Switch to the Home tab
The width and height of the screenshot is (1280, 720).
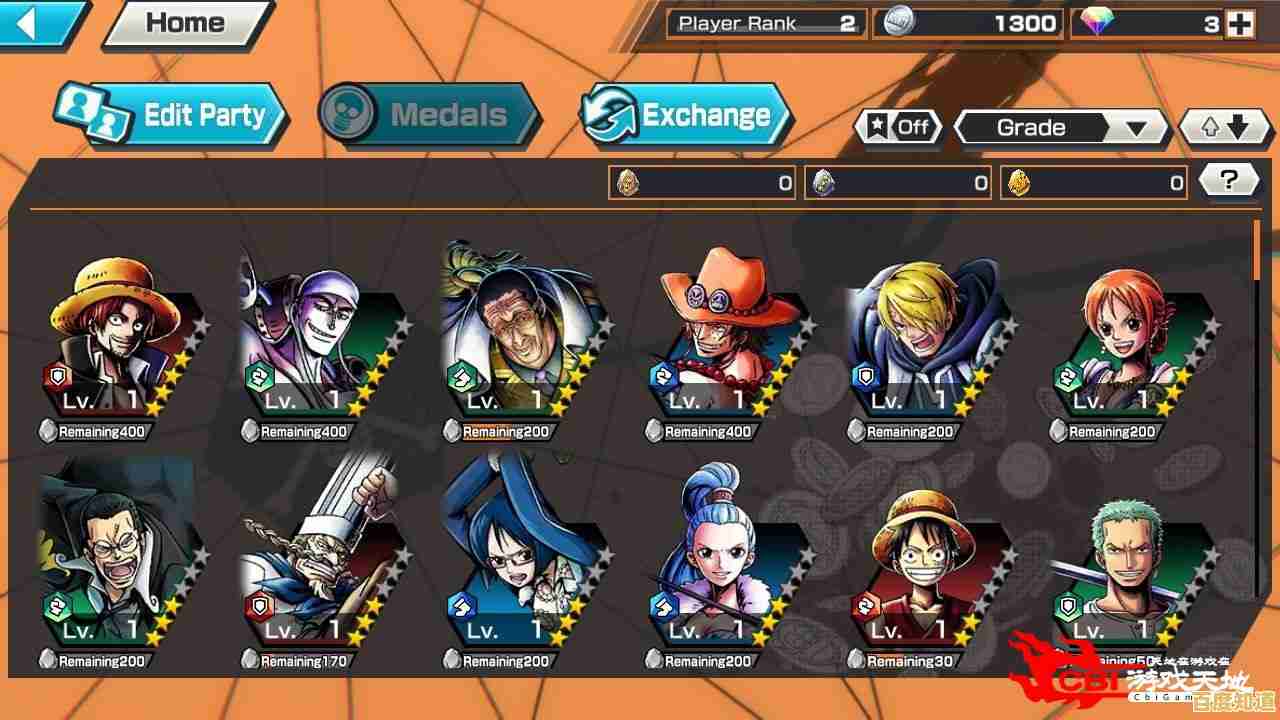(186, 22)
